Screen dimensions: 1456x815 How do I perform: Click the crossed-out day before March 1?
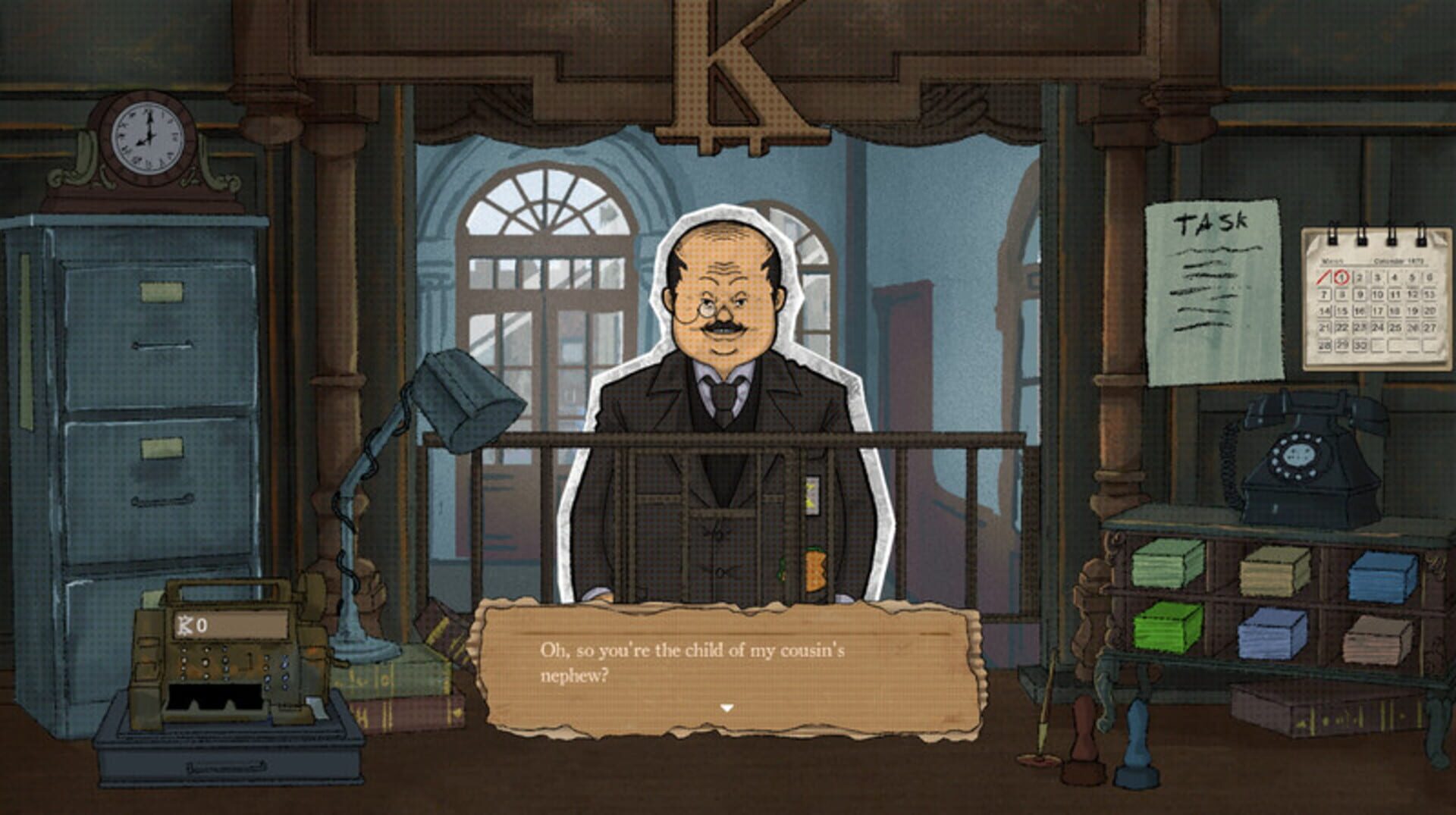click(x=1323, y=278)
